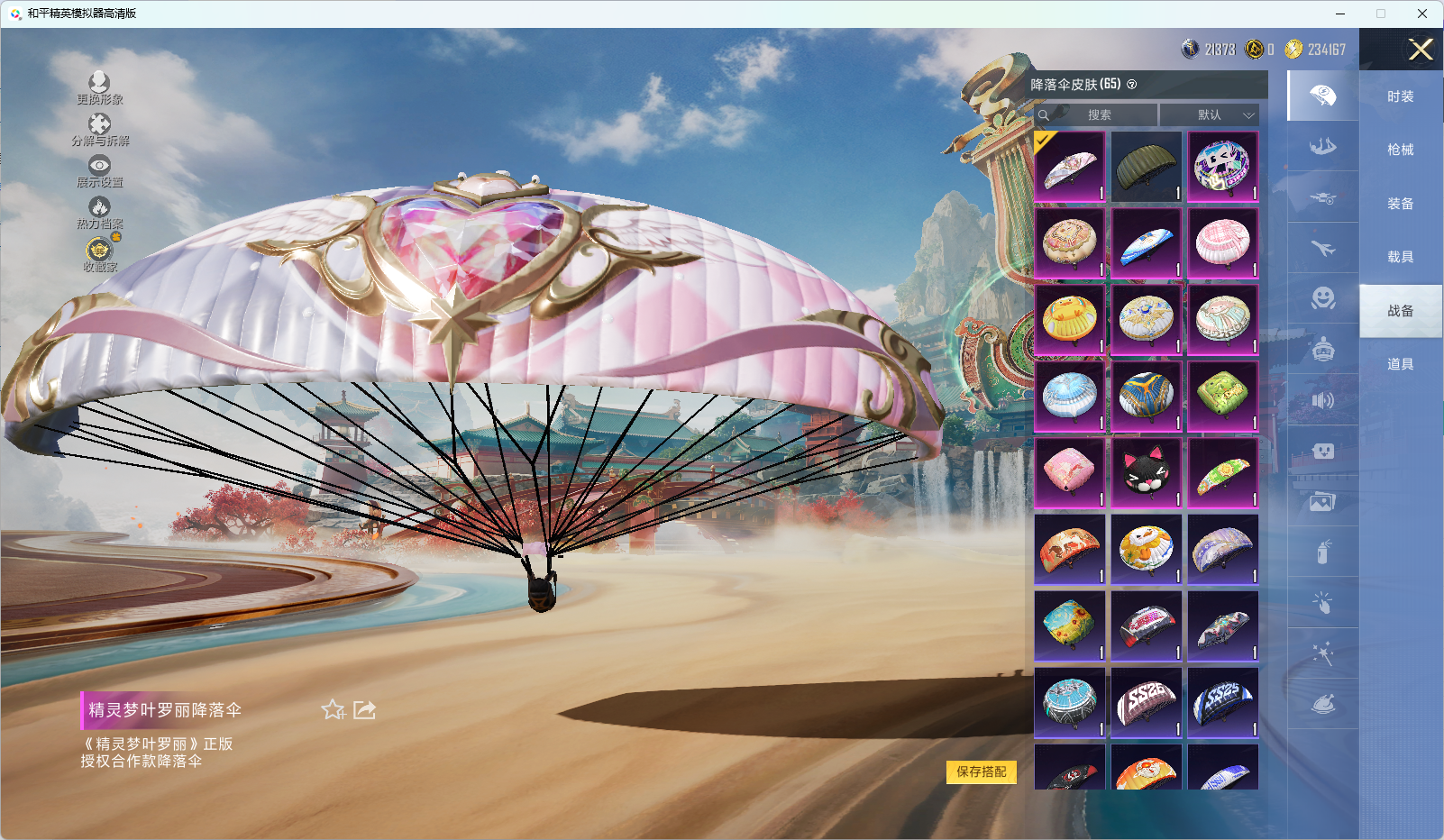Open 分解与拆解 dismantle option
The image size is (1444, 840).
tap(99, 130)
